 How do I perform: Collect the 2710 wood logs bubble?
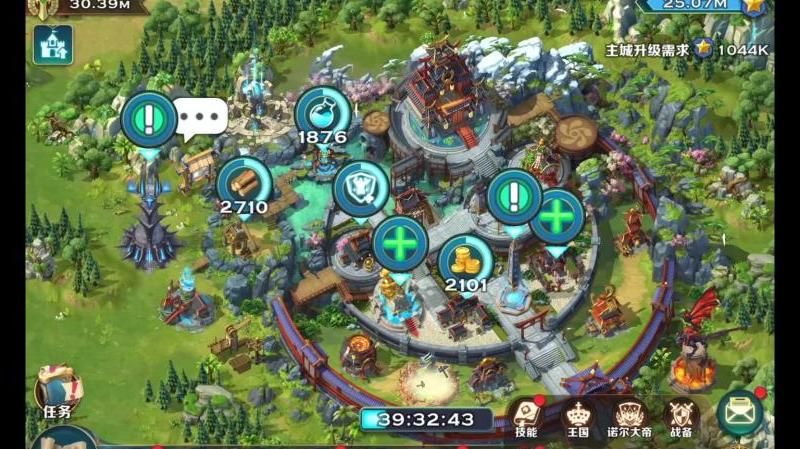[244, 183]
